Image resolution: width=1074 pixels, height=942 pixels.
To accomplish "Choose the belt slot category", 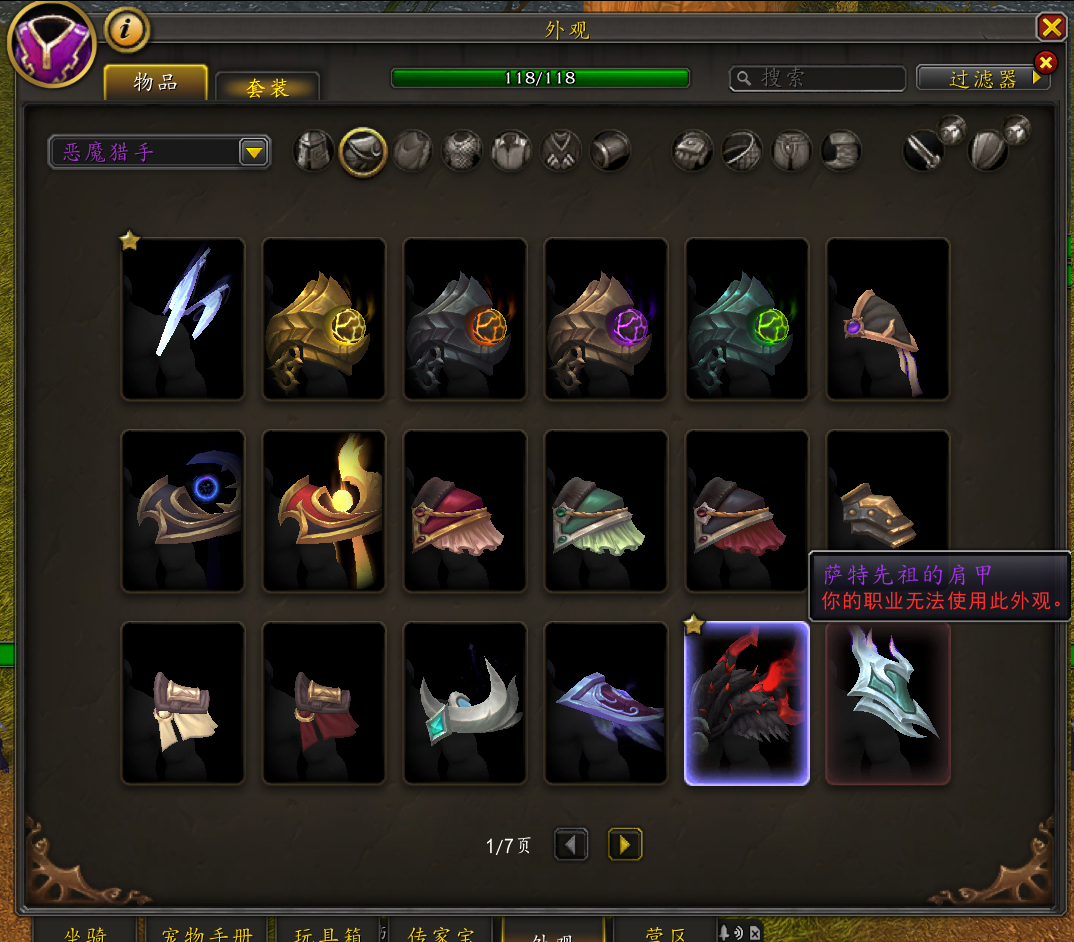I will pyautogui.click(x=742, y=152).
